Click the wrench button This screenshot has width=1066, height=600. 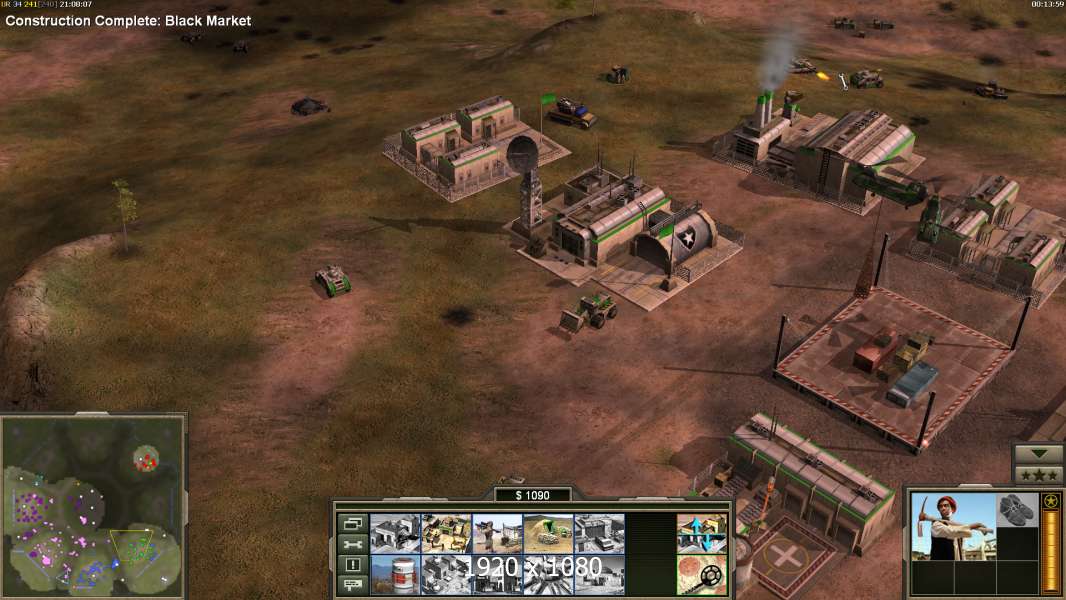pos(351,544)
